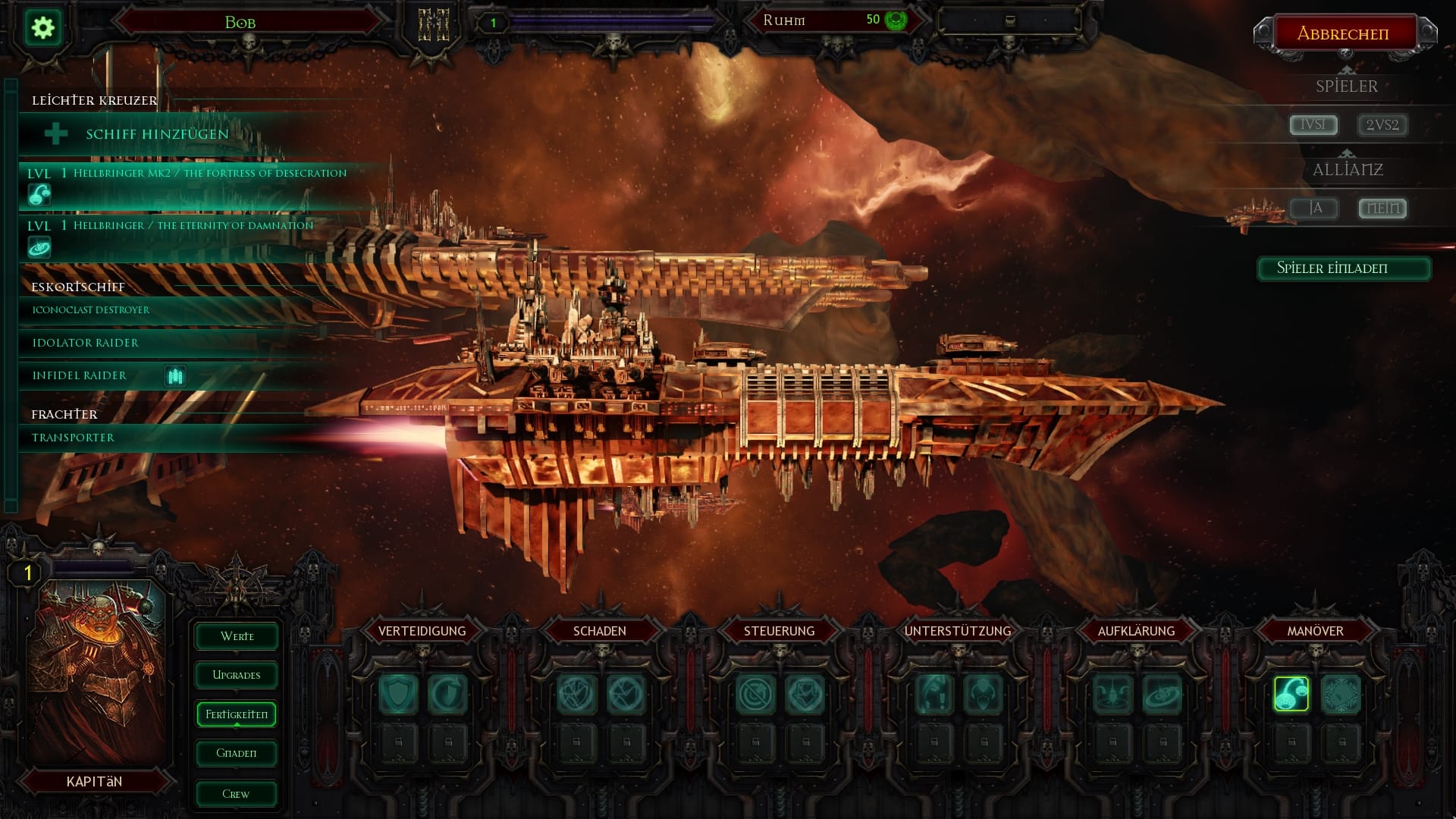Choose the Idolator Raider escort
1456x819 pixels.
tap(86, 343)
